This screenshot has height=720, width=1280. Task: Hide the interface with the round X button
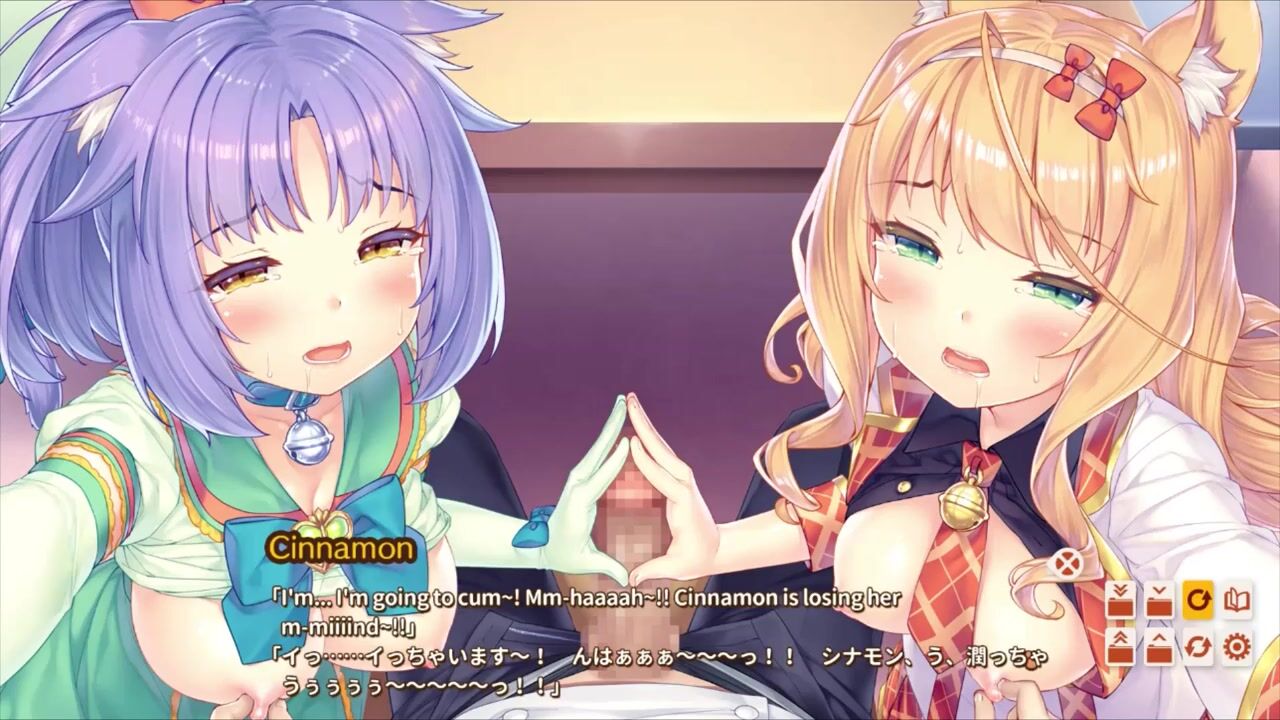pos(1067,564)
